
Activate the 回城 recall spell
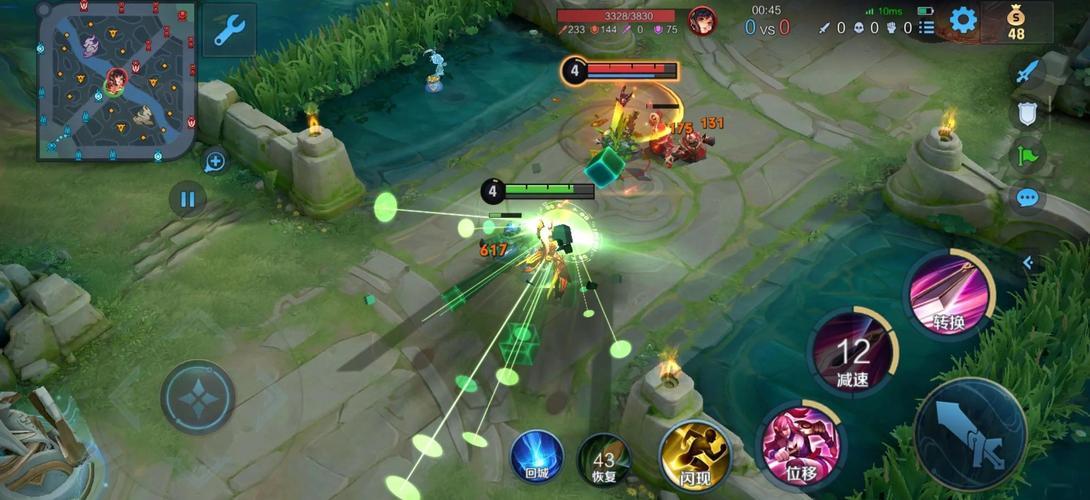537,458
